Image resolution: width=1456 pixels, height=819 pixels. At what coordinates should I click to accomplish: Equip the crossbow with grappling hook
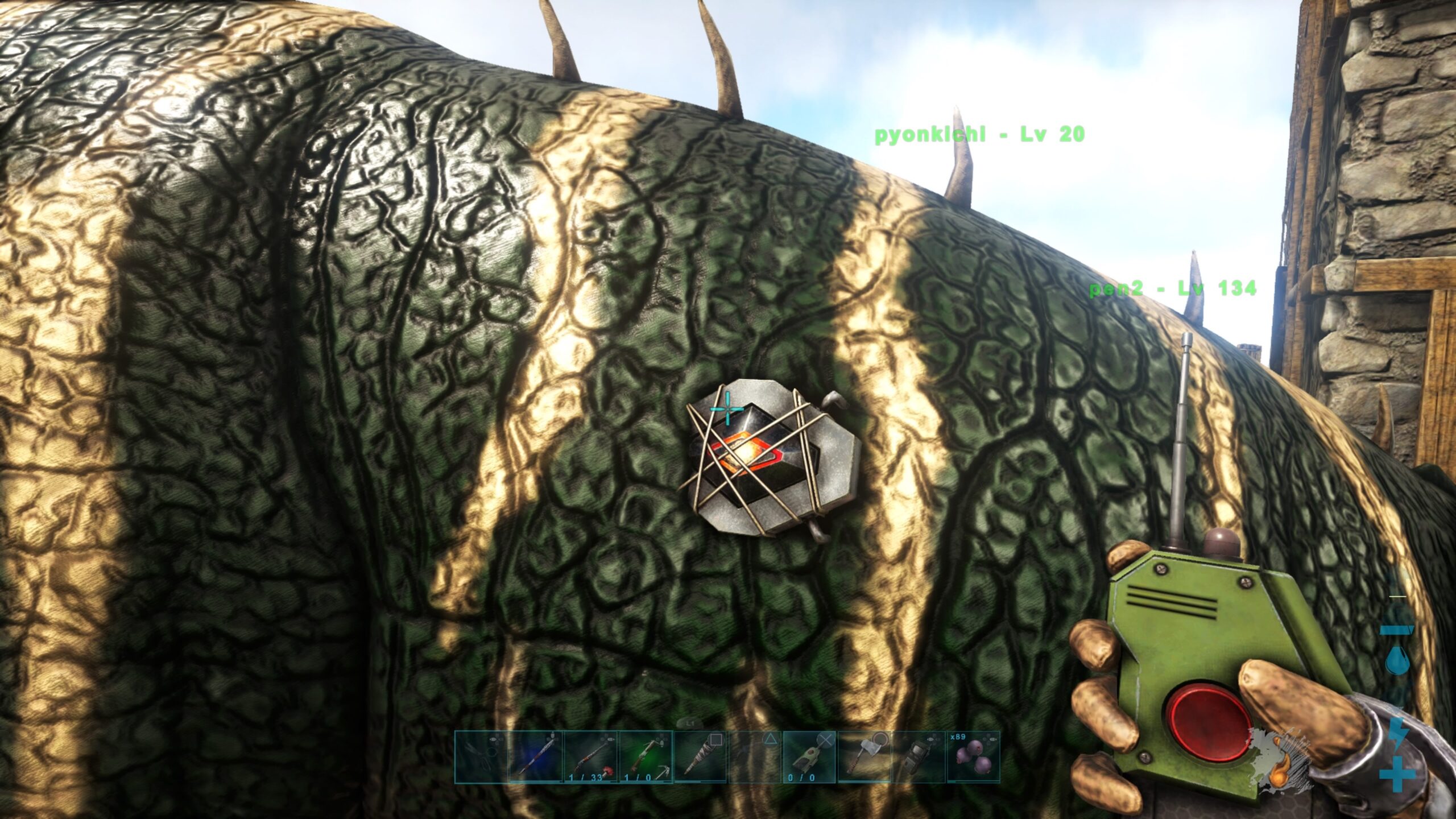[645, 758]
